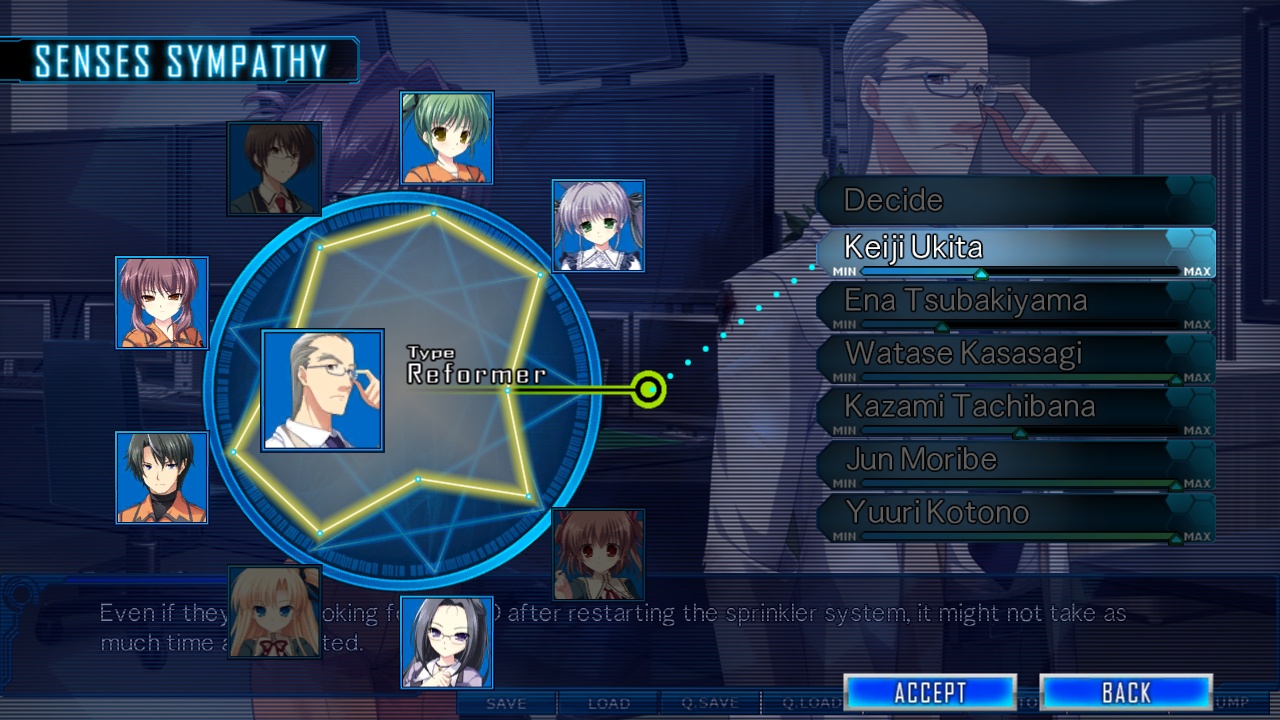The image size is (1280, 720).
Task: Select the purple-haired girl portrait
Action: (162, 303)
